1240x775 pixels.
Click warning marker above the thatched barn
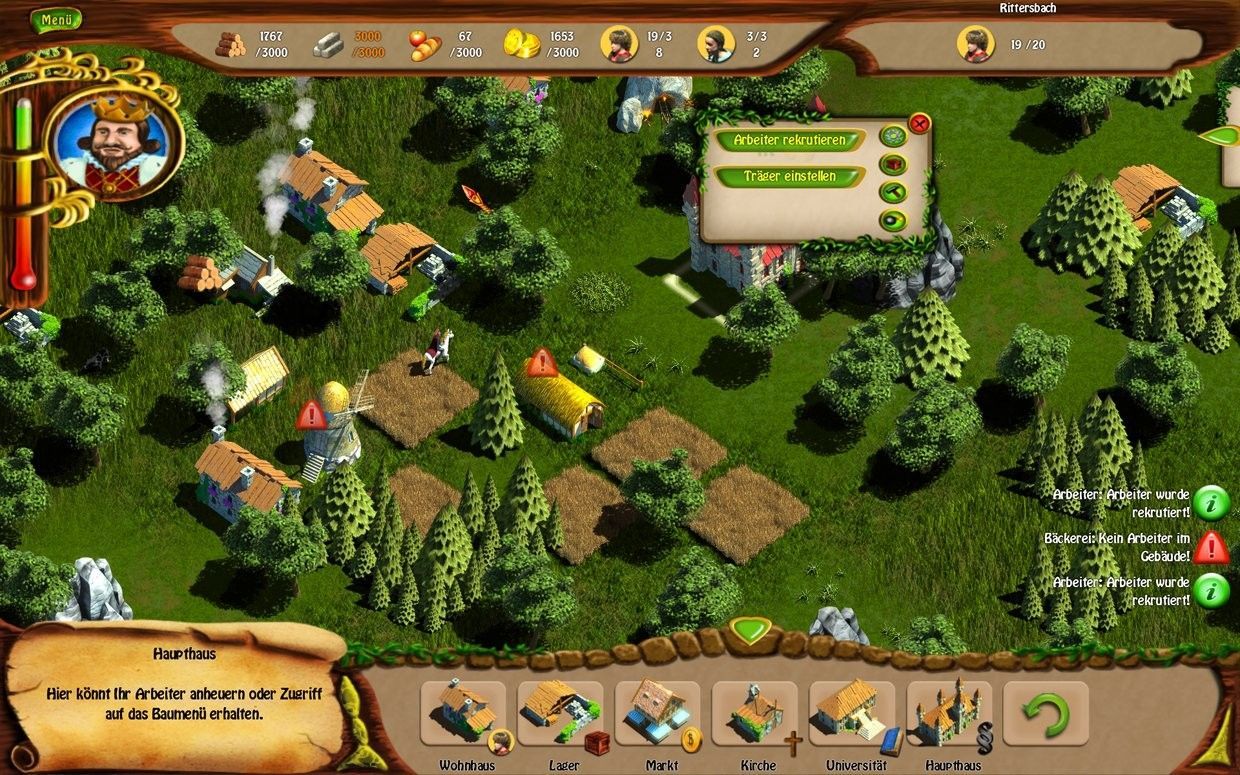(542, 361)
